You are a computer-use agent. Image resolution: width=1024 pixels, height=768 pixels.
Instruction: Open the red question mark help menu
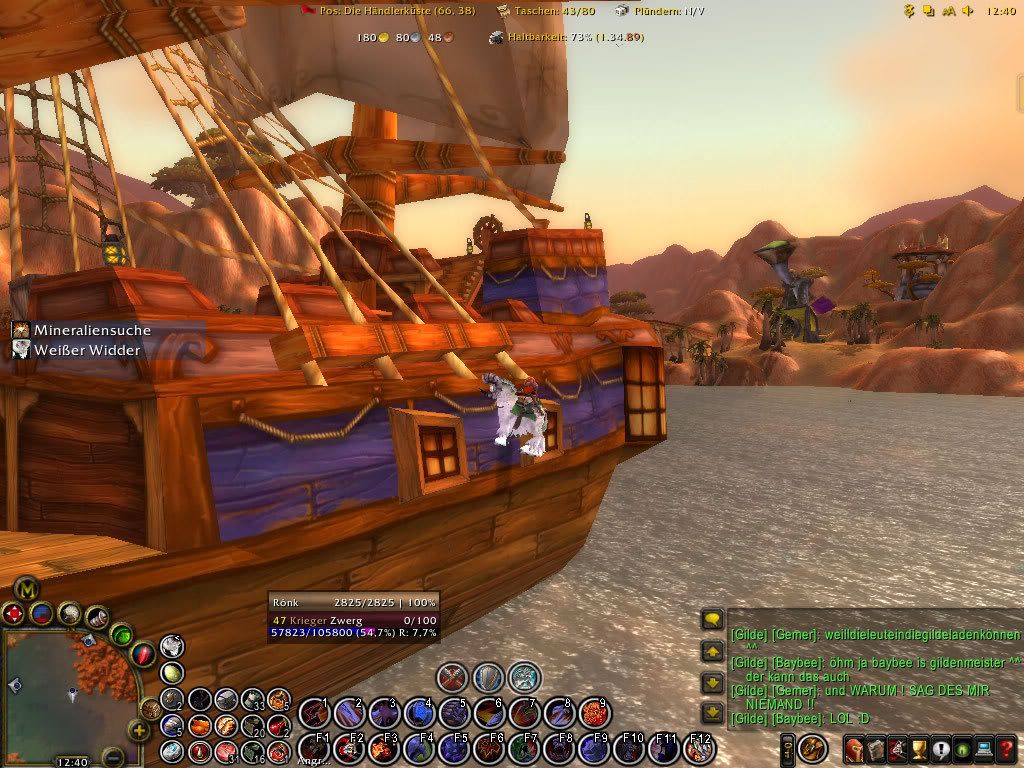tap(1007, 748)
